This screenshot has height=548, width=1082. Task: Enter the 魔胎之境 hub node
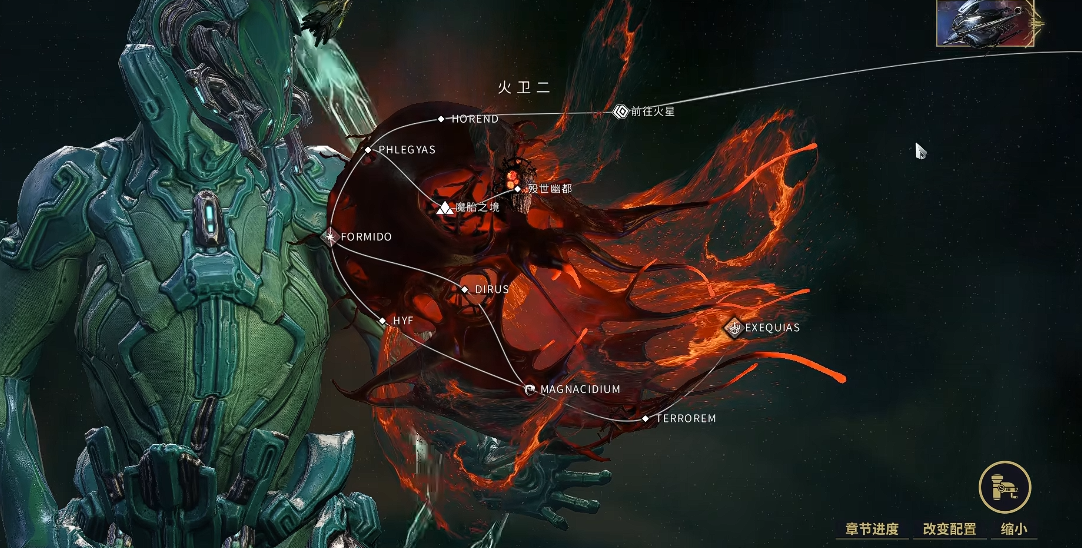pos(445,207)
